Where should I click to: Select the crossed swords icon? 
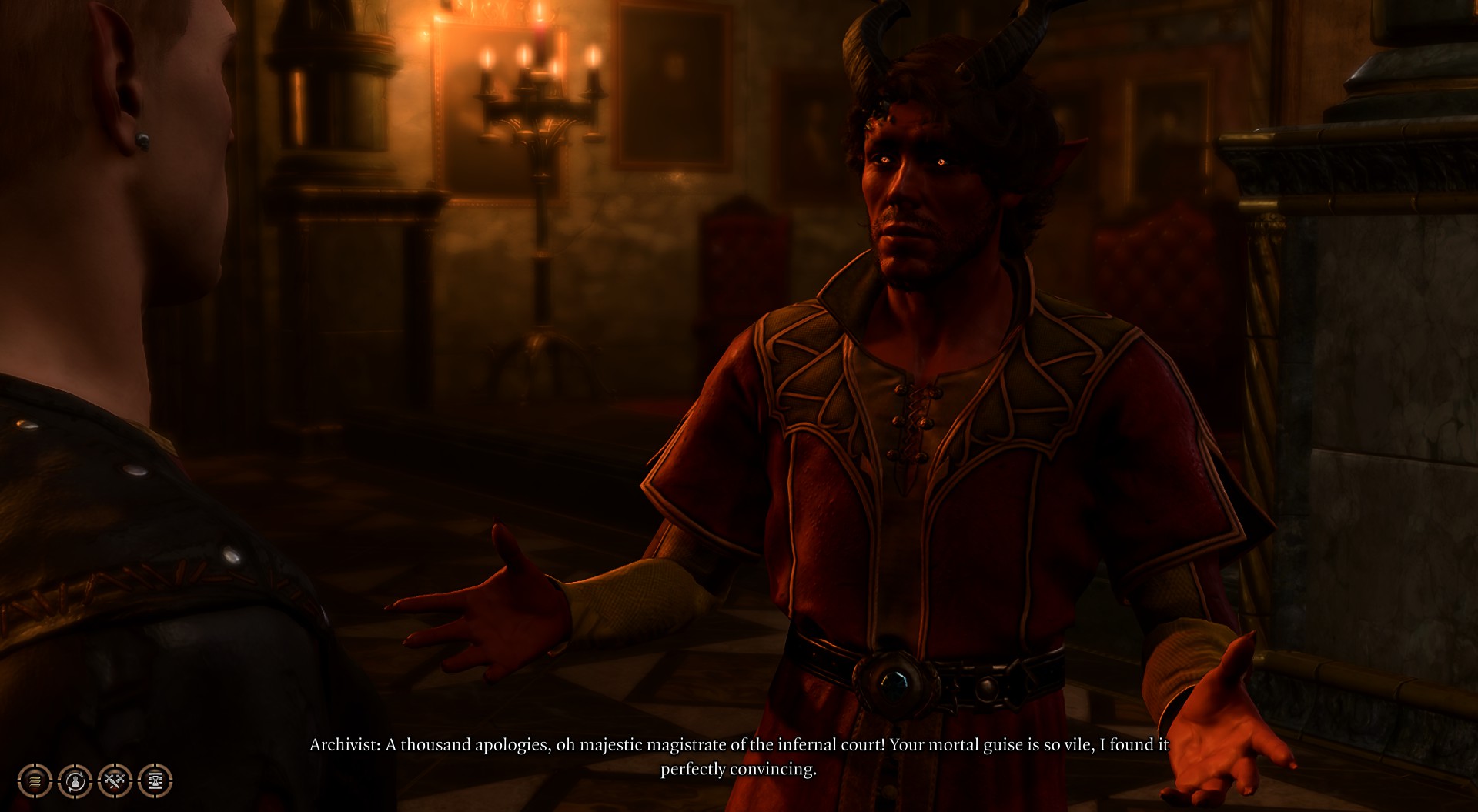(115, 781)
